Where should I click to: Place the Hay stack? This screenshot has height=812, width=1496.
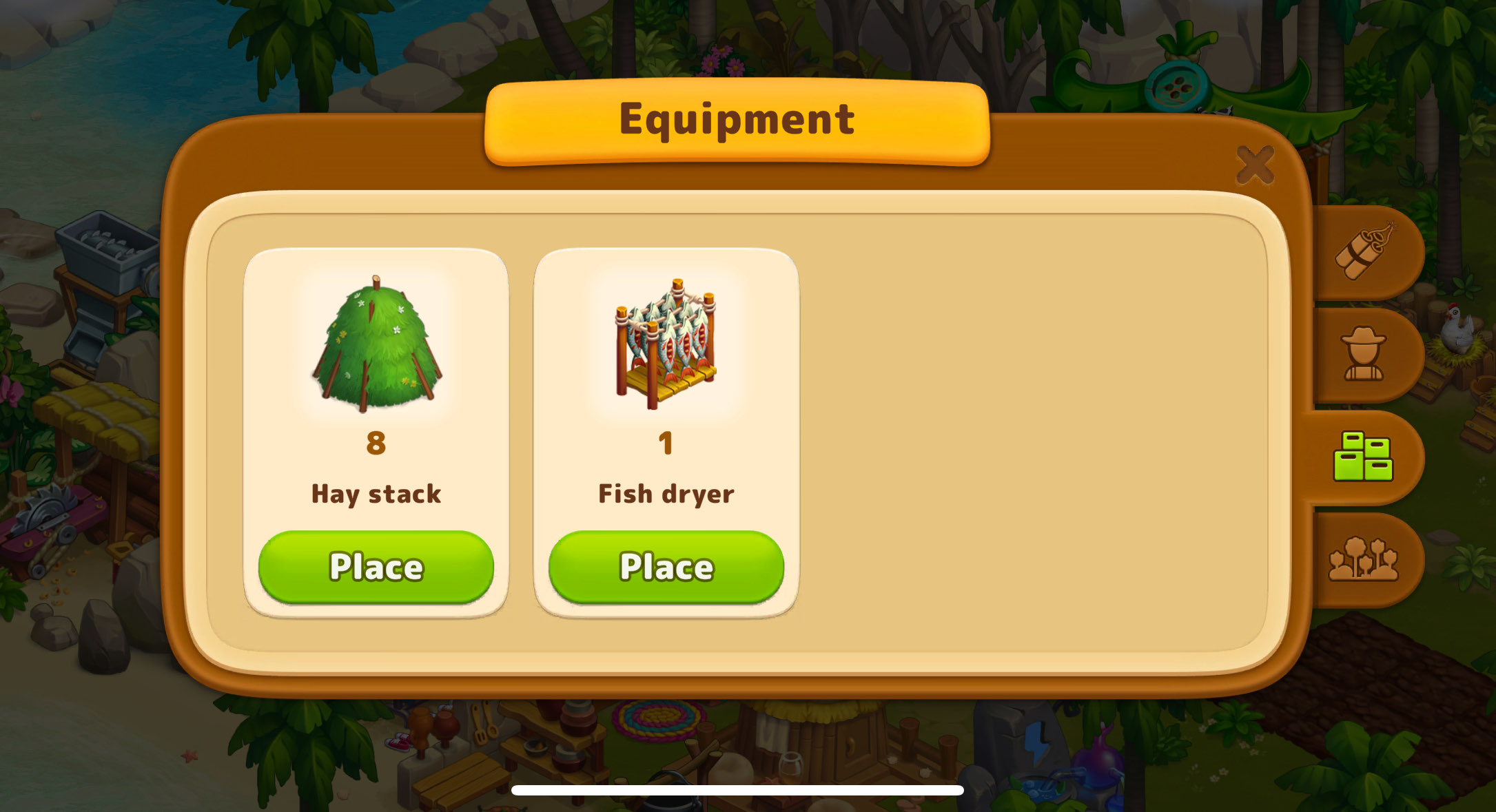pyautogui.click(x=376, y=566)
